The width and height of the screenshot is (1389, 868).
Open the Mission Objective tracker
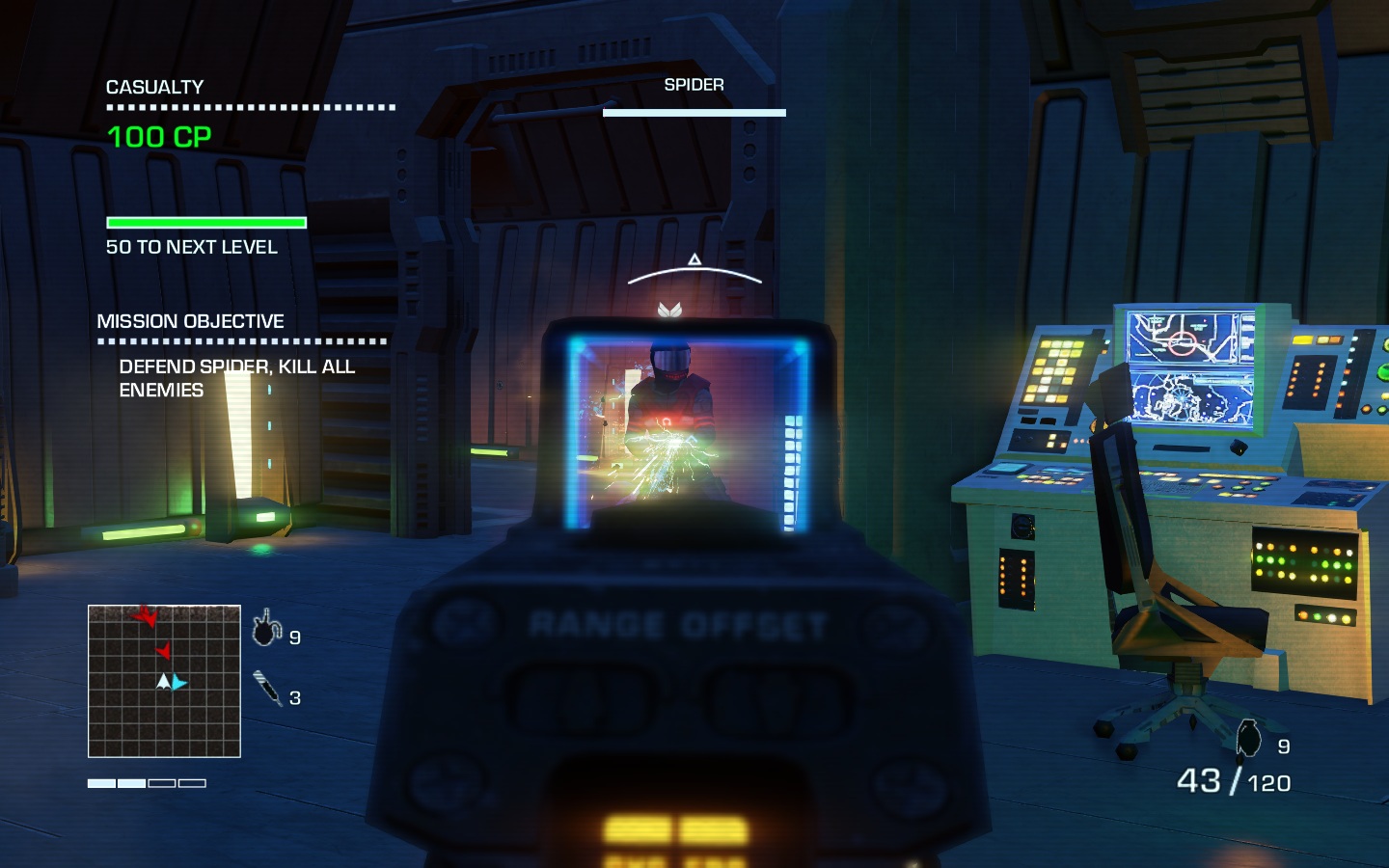[190, 321]
